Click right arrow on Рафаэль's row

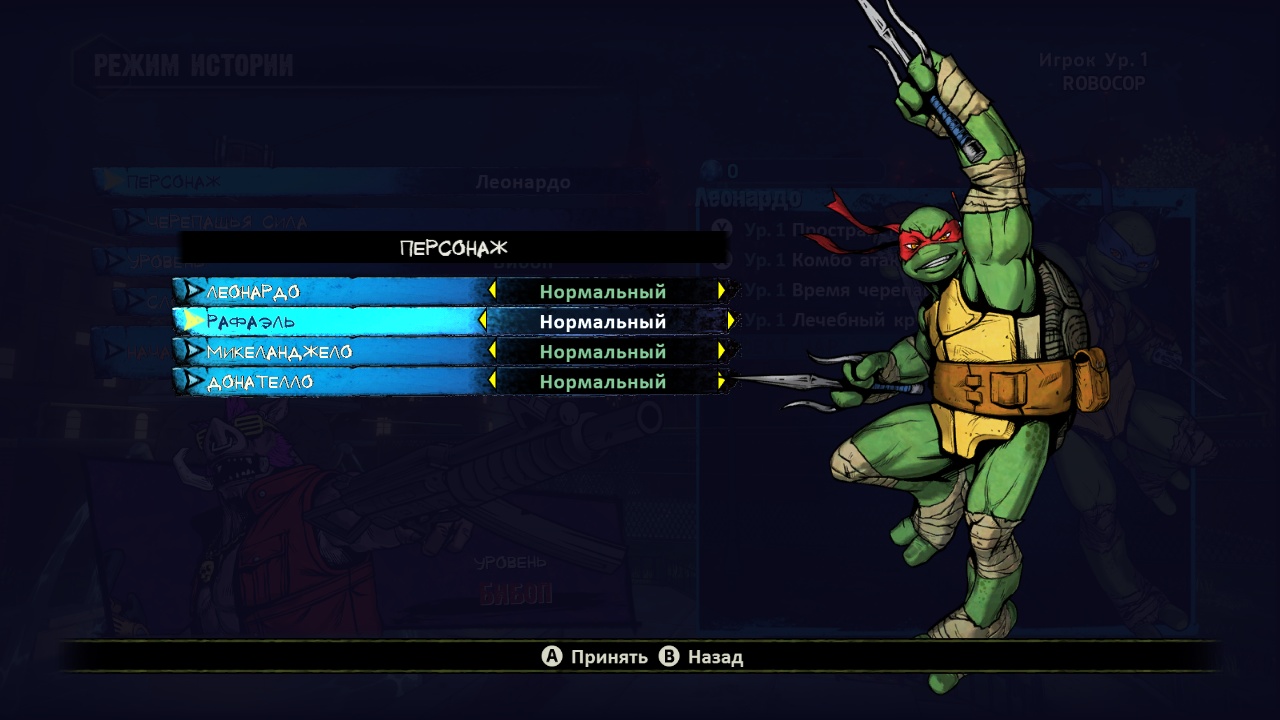(x=731, y=321)
